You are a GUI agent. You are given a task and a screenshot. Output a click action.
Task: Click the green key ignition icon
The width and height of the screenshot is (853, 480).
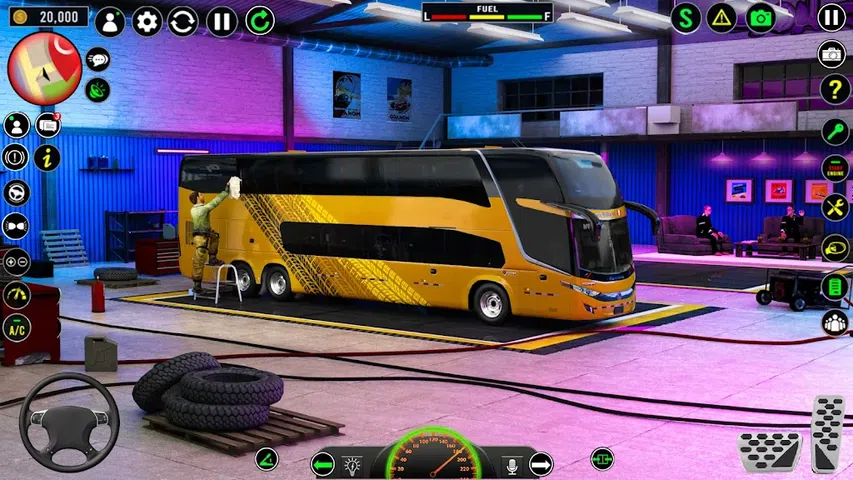coord(834,131)
